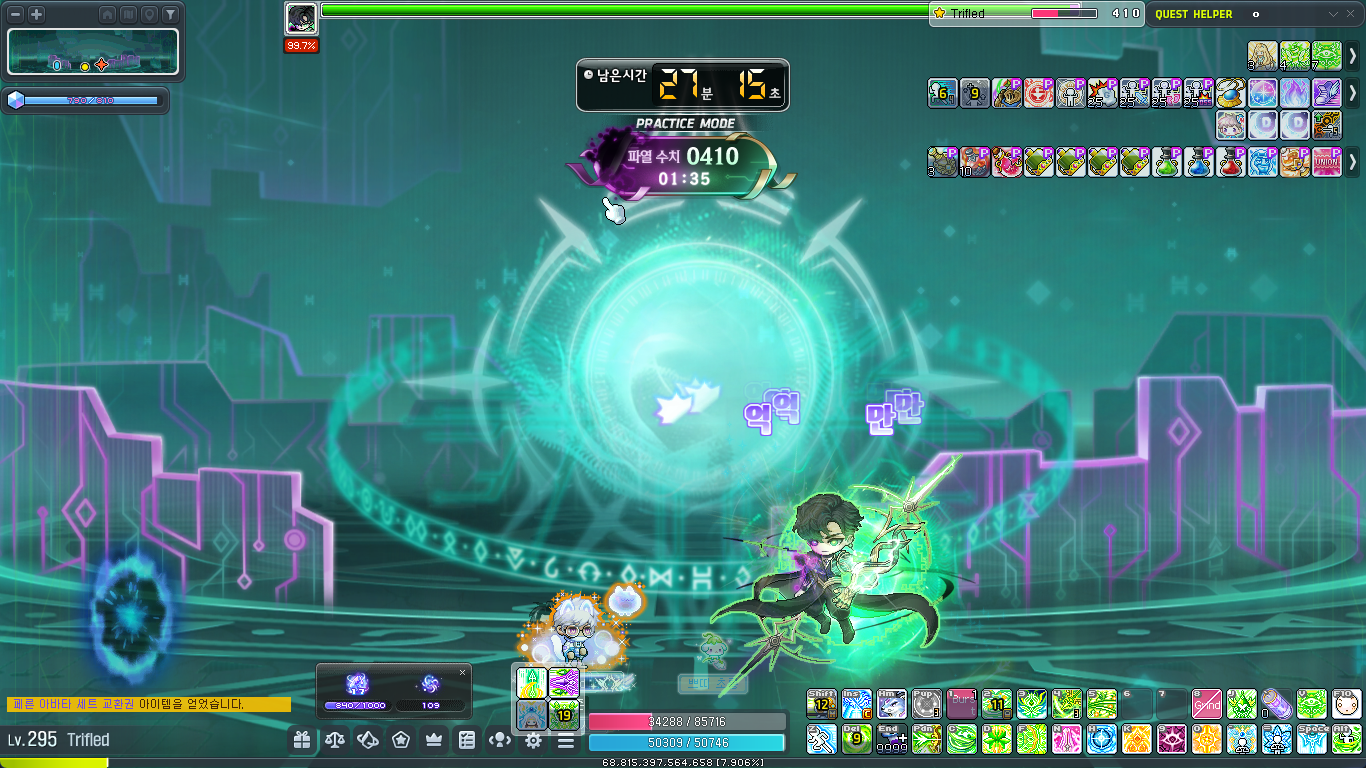The image size is (1366, 768).
Task: Open the world map from the minimap bar
Action: point(128,14)
